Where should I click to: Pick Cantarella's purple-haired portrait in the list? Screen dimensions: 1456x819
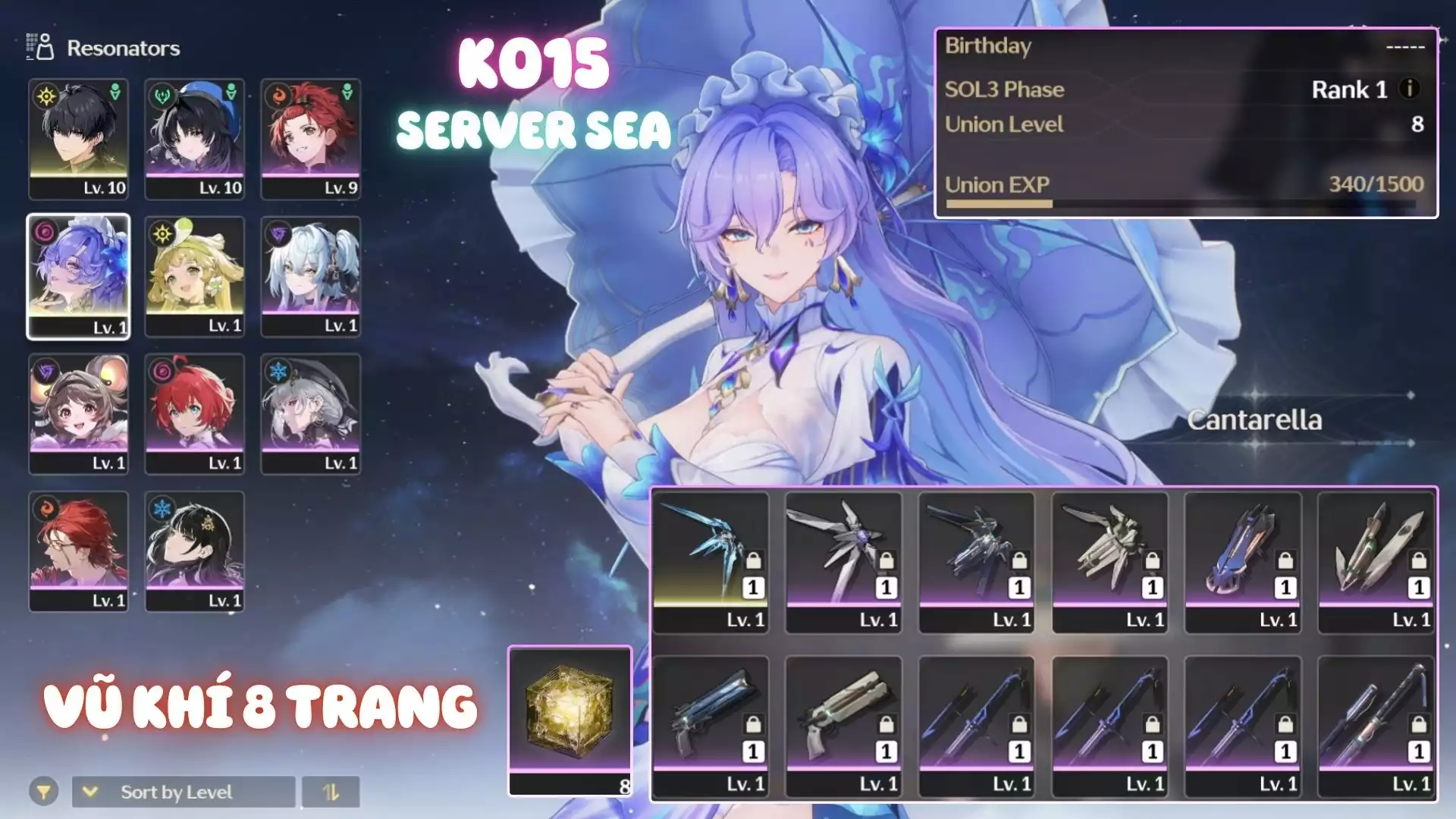79,276
